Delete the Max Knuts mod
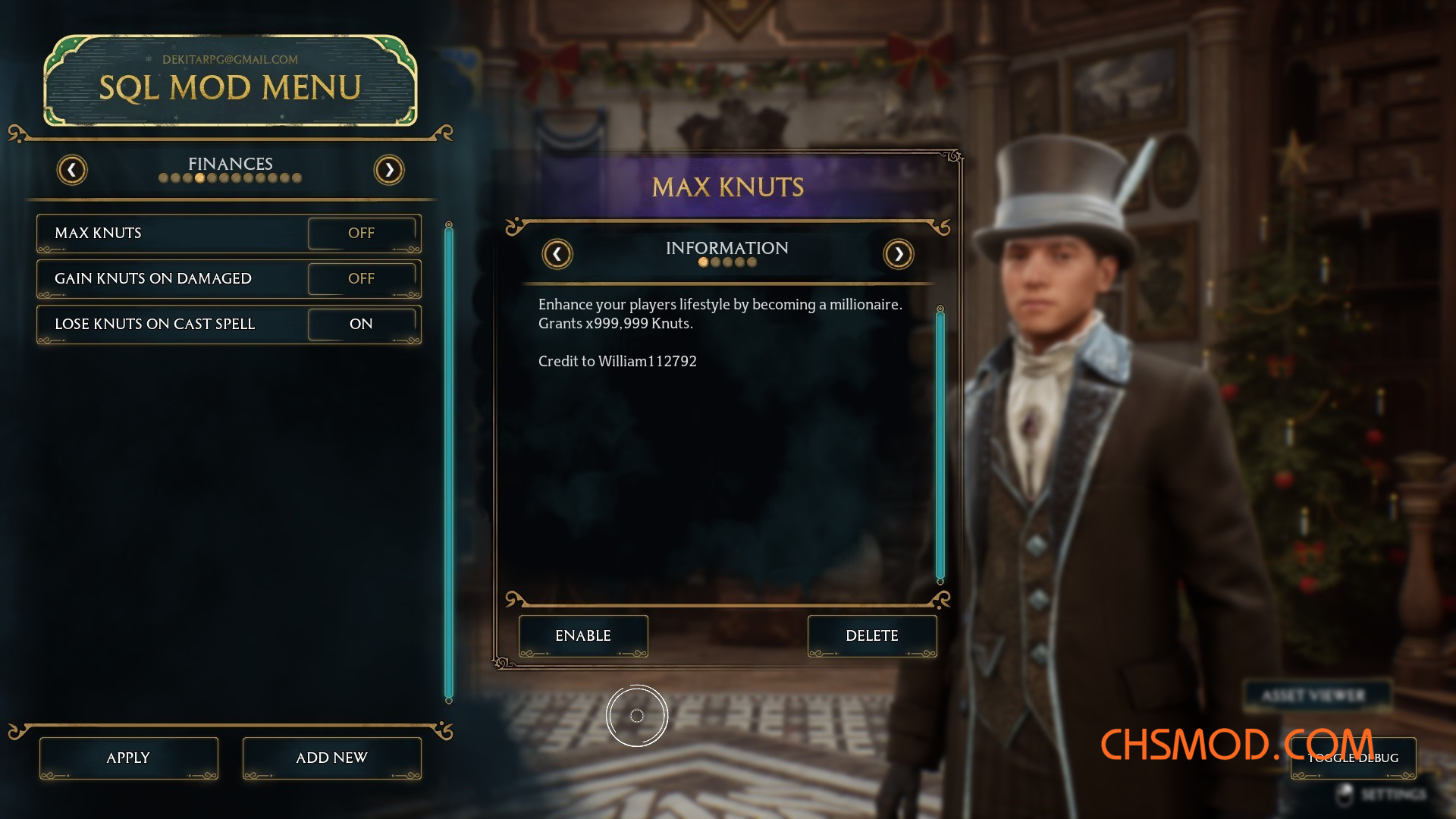This screenshot has height=819, width=1456. click(872, 636)
